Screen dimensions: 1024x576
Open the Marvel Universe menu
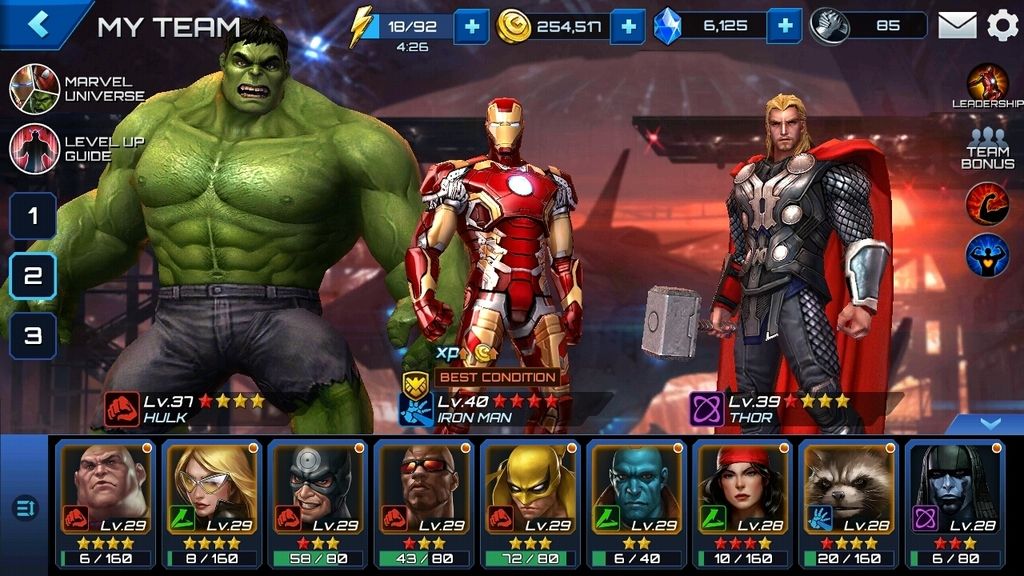35,89
